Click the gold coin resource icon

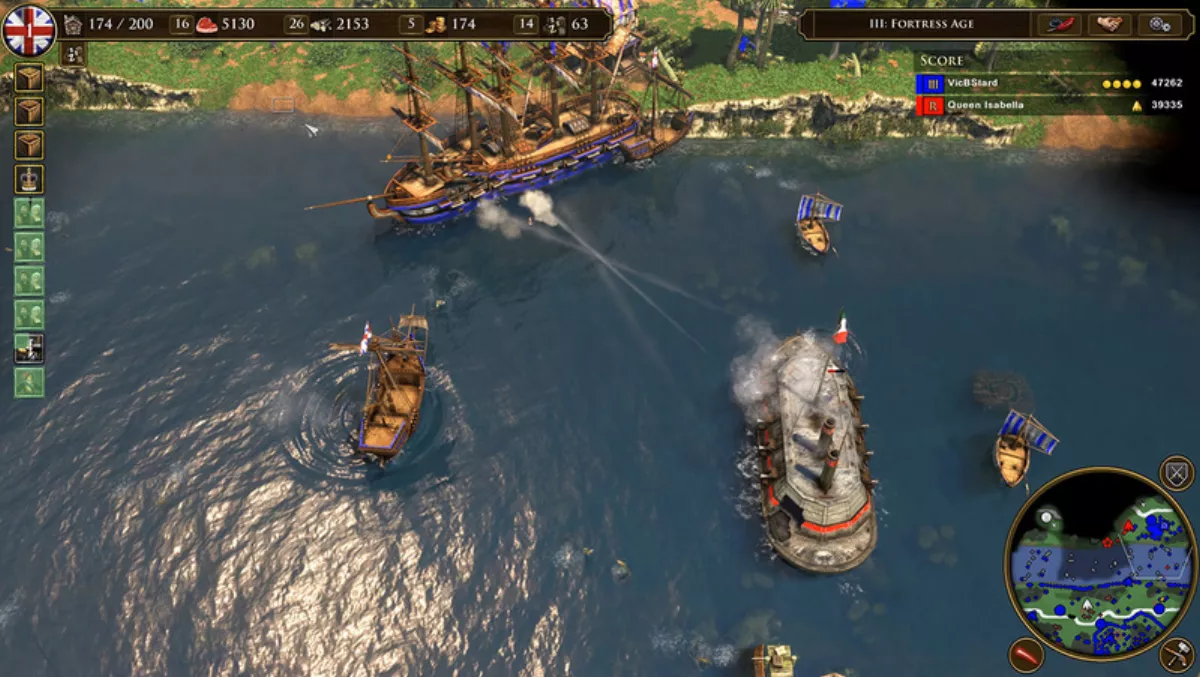[x=437, y=24]
